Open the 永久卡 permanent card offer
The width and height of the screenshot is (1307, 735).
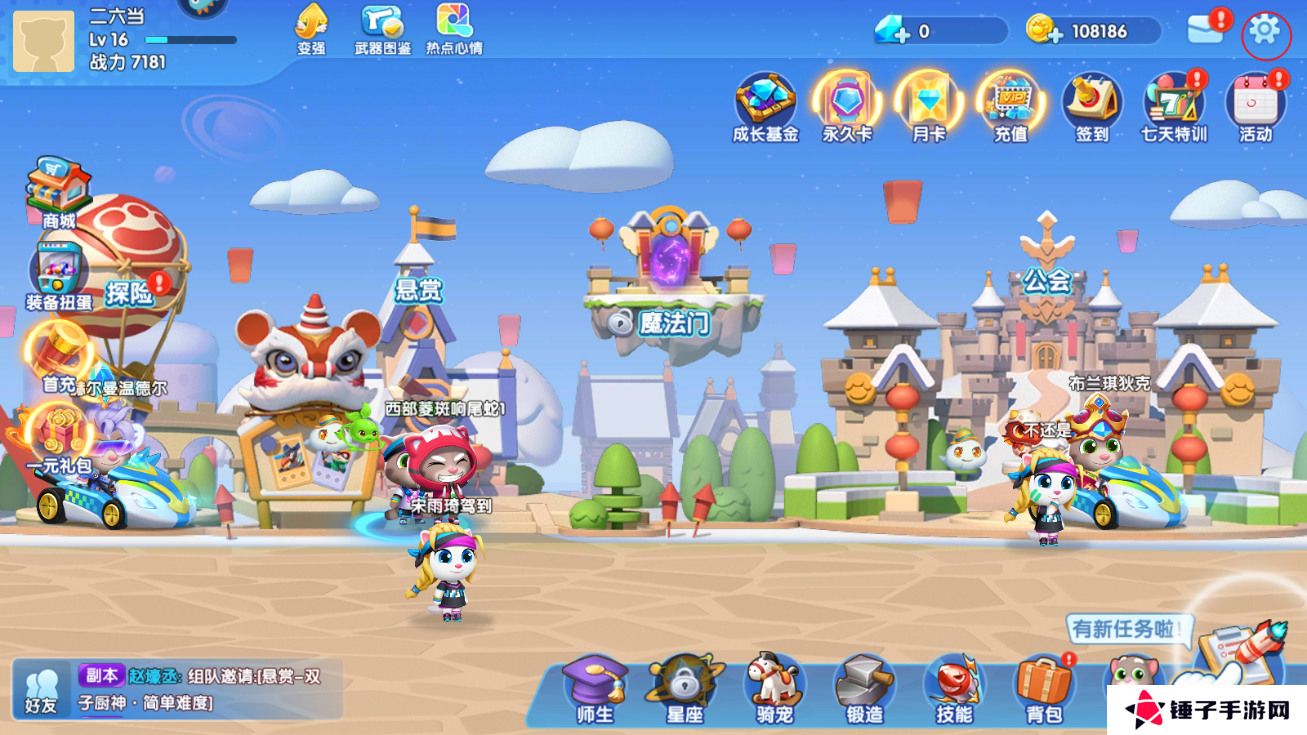click(x=847, y=103)
